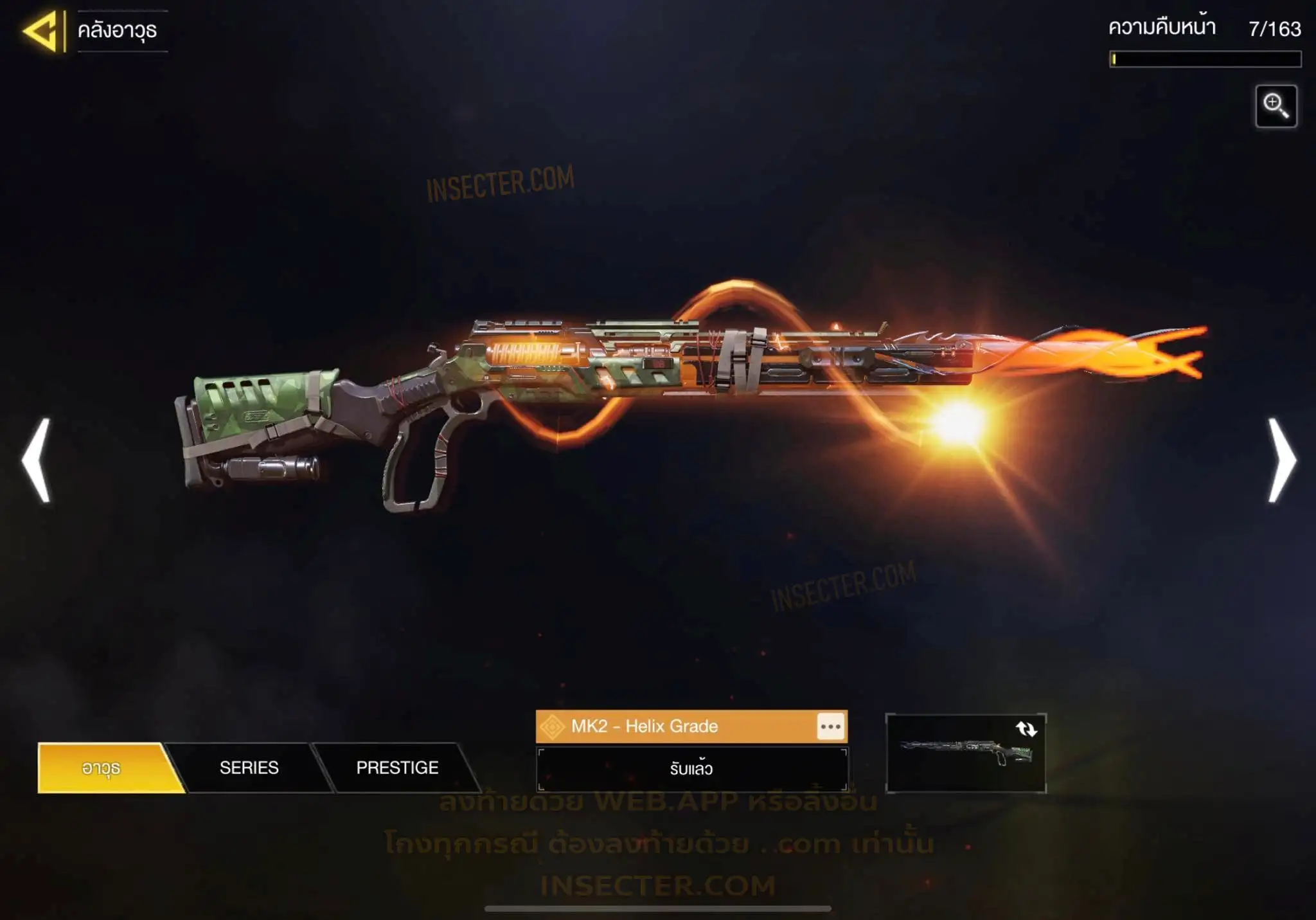
Task: Click the รับแล้ว button
Action: [691, 769]
